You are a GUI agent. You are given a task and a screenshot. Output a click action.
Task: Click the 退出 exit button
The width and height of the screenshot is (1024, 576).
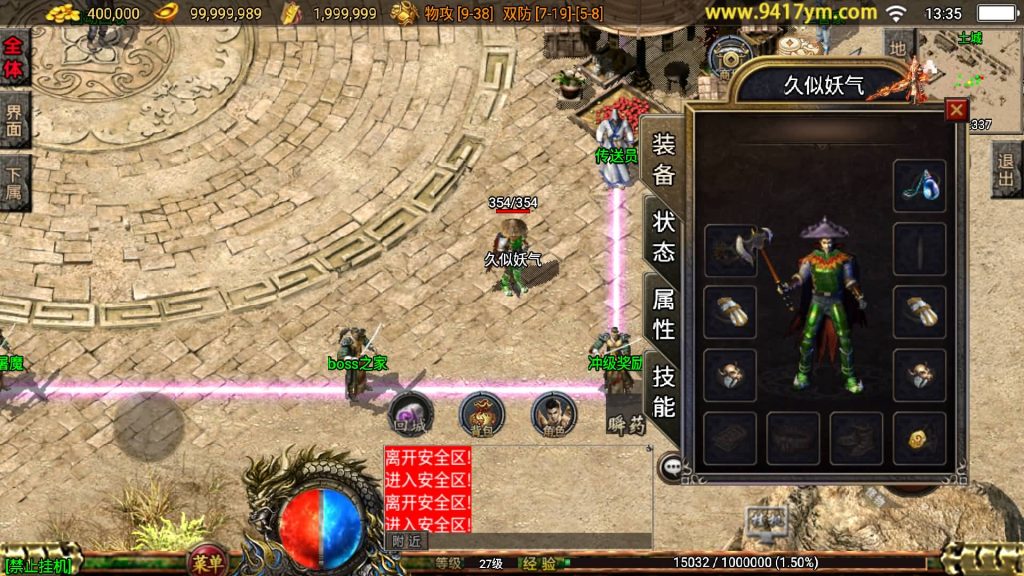coord(1007,169)
